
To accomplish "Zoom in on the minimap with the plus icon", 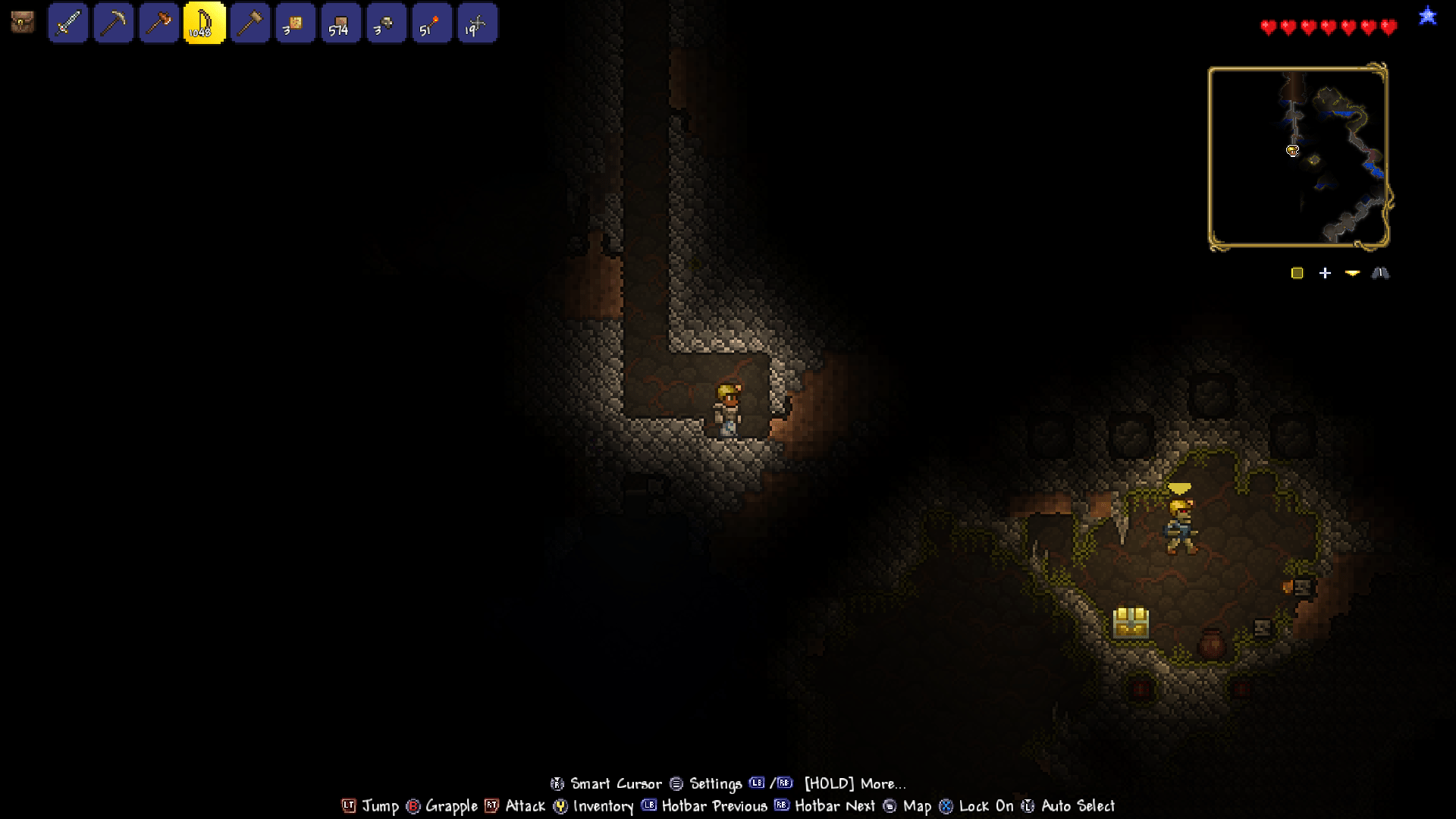I will click(1326, 273).
